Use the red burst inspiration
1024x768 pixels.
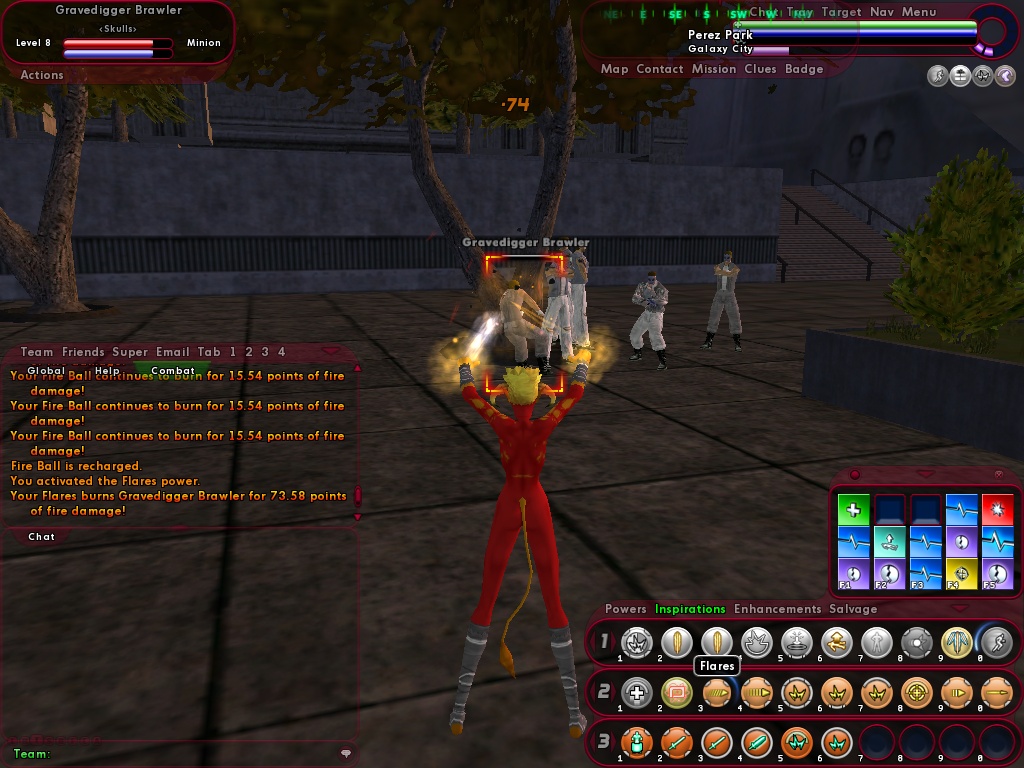coord(997,510)
